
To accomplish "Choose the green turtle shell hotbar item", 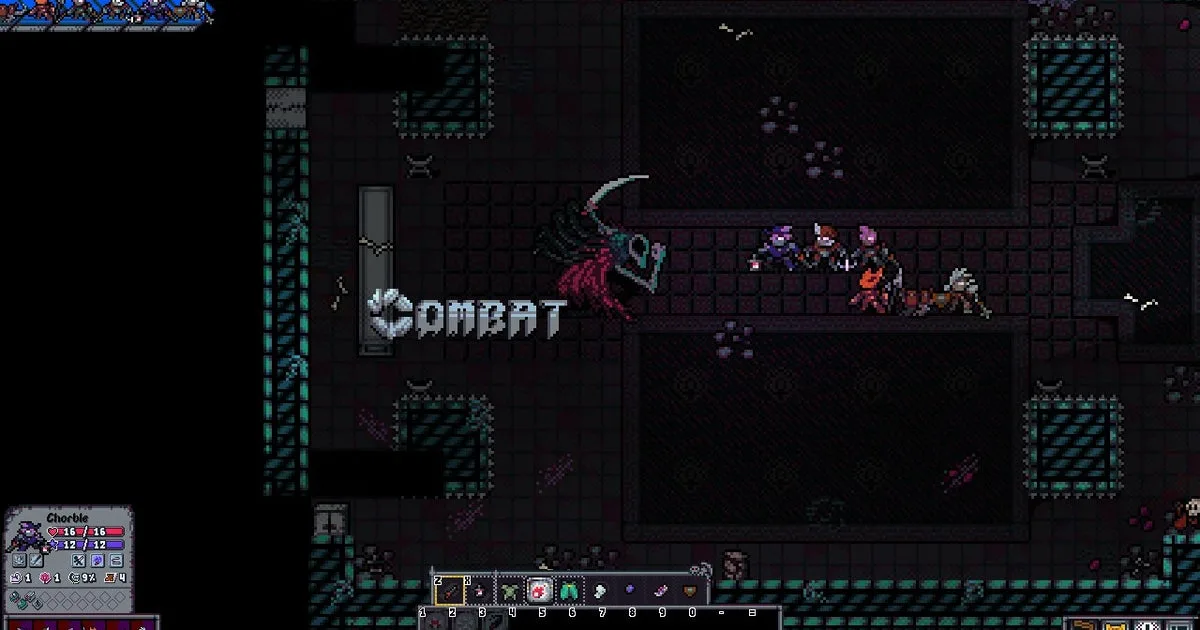I will (511, 591).
